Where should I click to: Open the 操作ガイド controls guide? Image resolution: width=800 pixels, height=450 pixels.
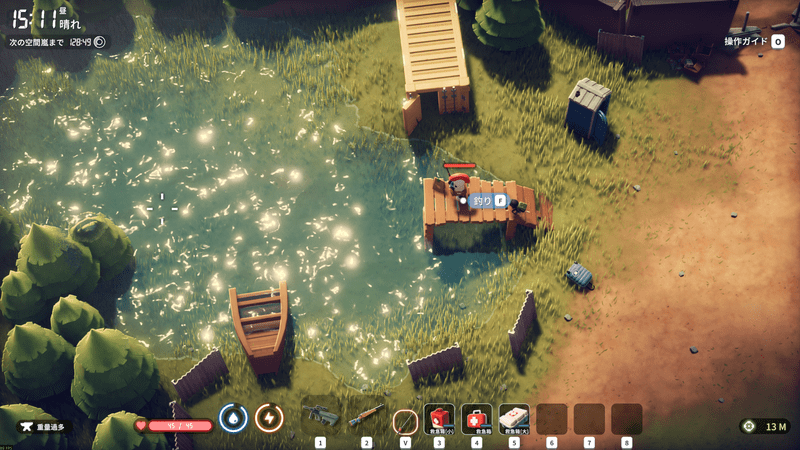(x=755, y=41)
